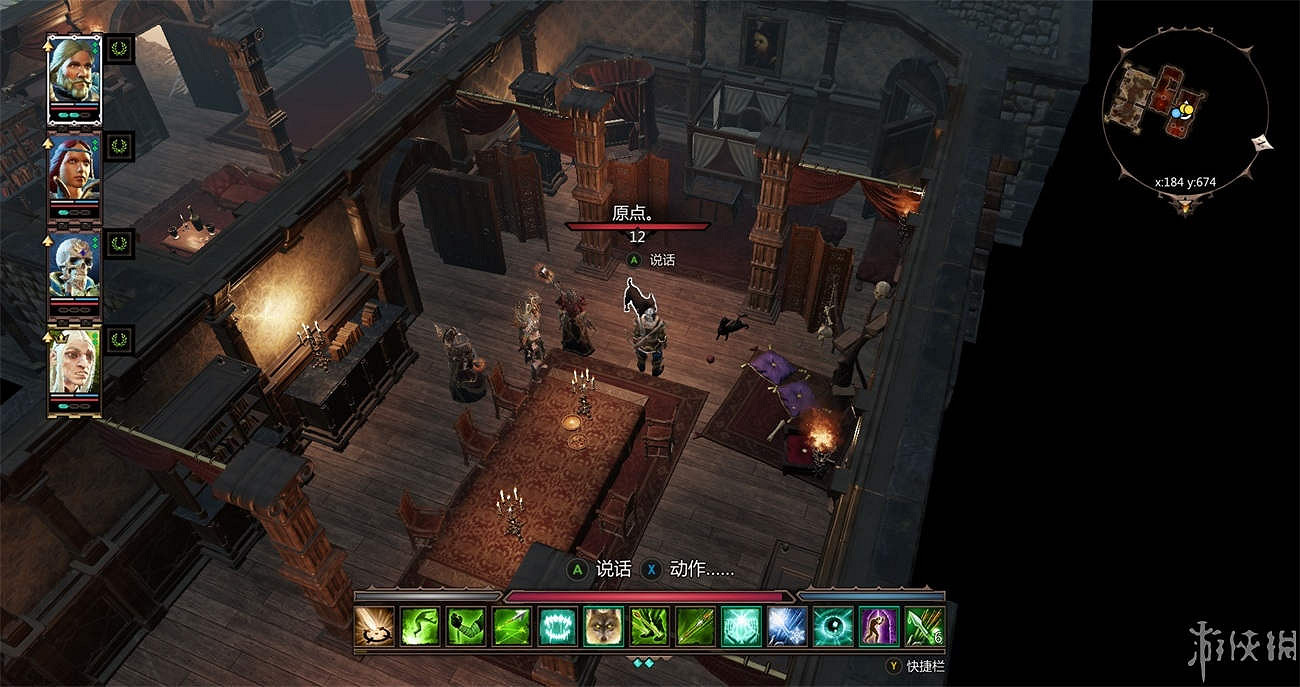Select the bearded blond man's portrait
1300x687 pixels.
(x=74, y=76)
